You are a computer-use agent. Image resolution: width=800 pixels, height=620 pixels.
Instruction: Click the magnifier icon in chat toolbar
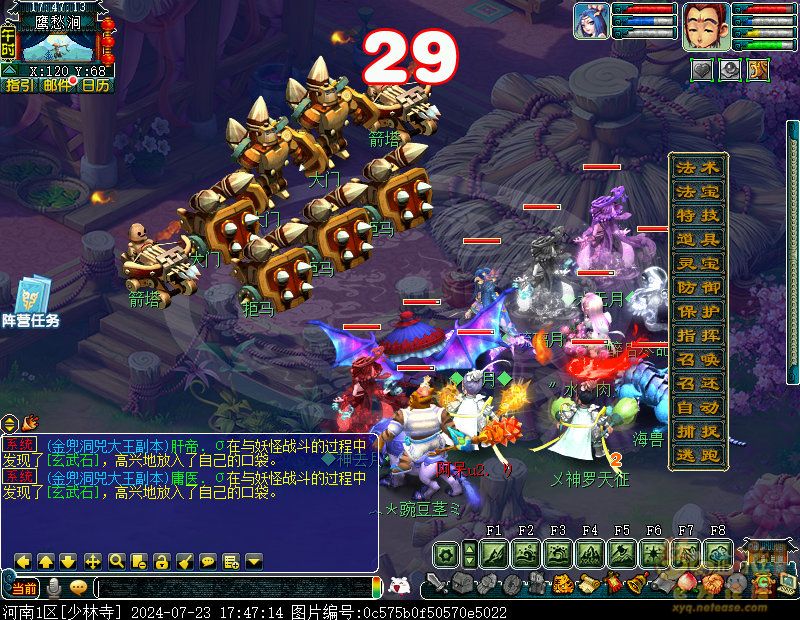116,561
